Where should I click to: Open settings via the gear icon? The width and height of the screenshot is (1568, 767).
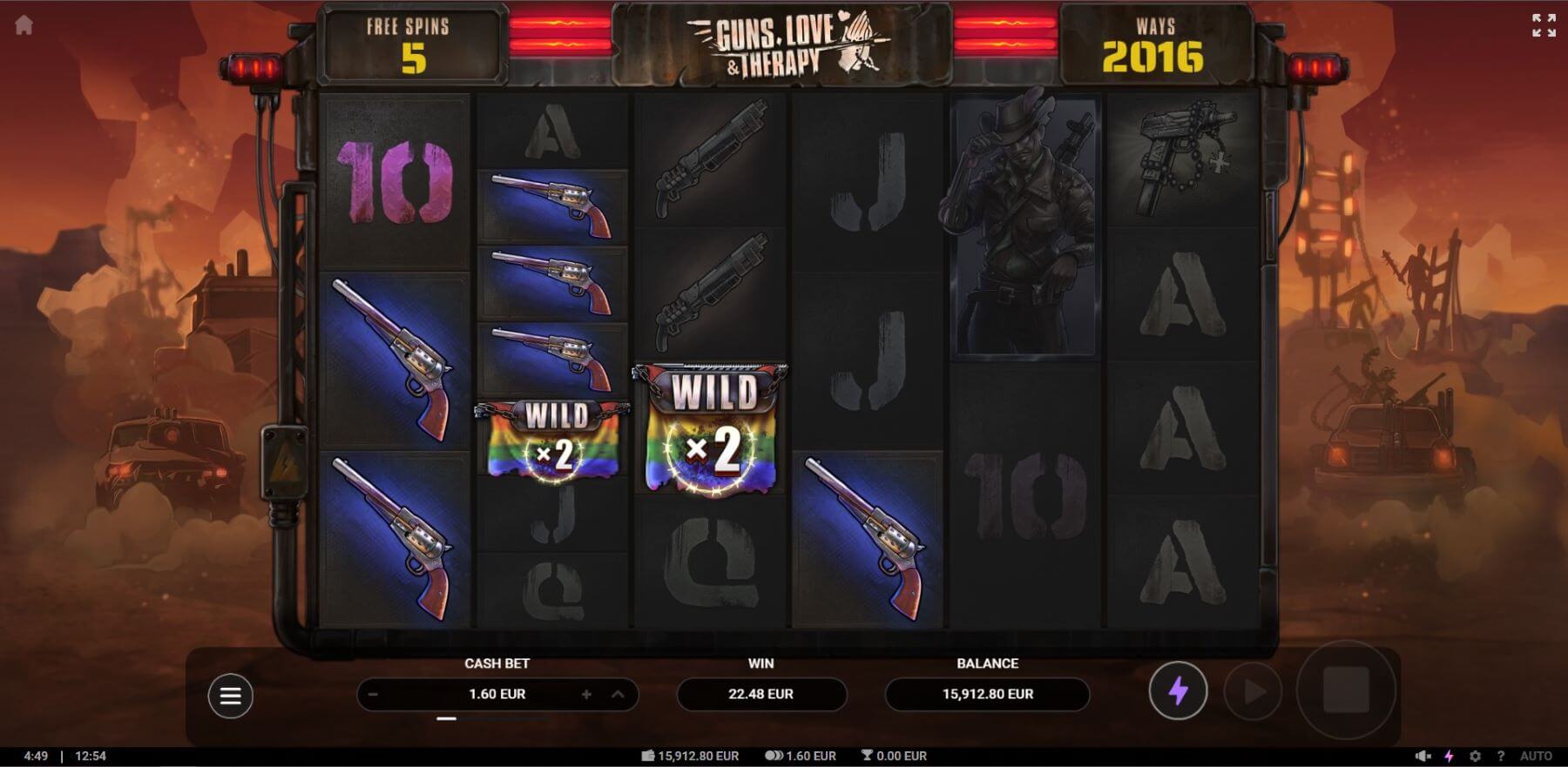1475,757
